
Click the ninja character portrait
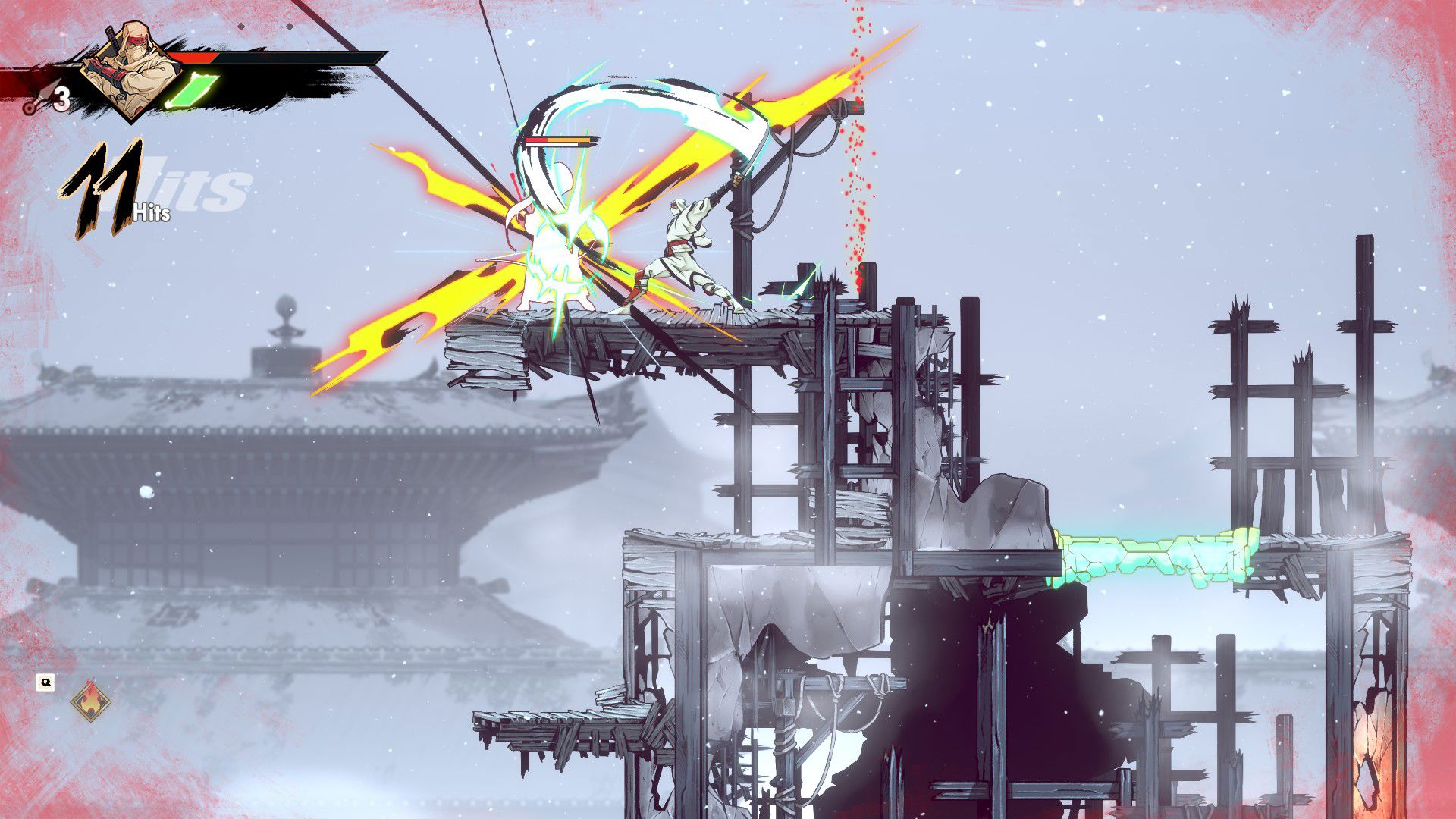click(129, 70)
